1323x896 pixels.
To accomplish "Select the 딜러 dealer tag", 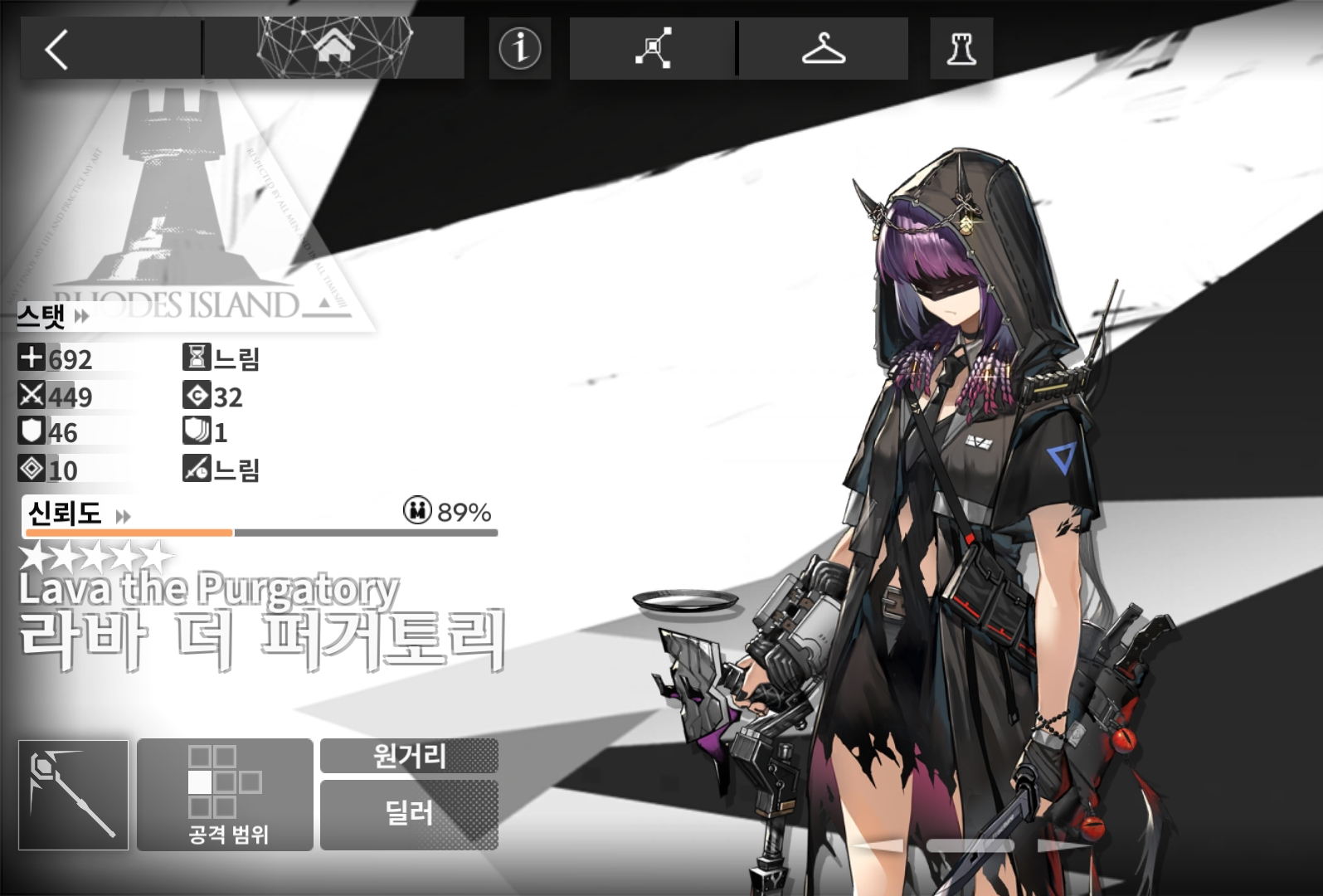I will [x=409, y=814].
